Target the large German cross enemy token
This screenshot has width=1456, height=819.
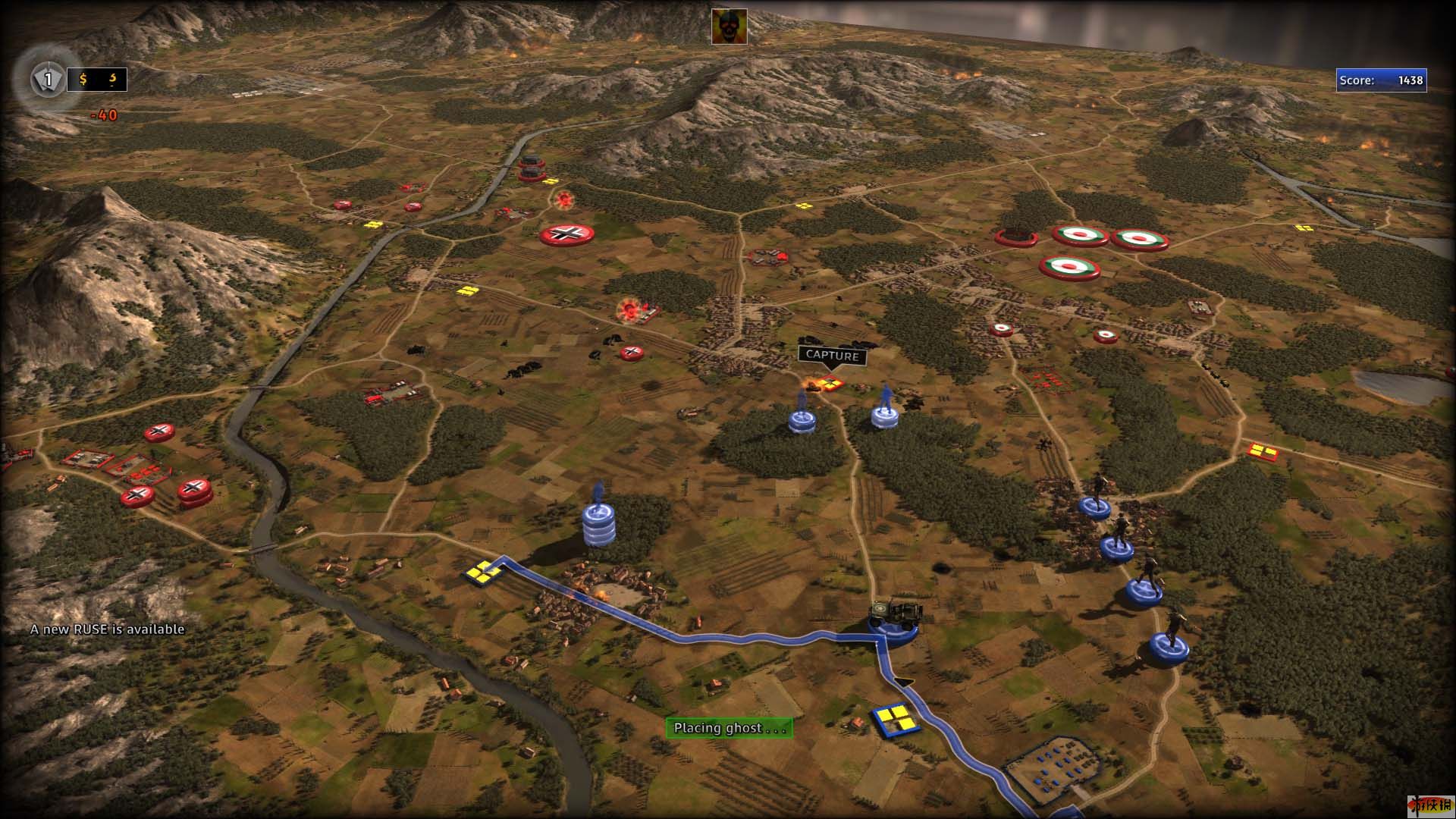coord(566,234)
